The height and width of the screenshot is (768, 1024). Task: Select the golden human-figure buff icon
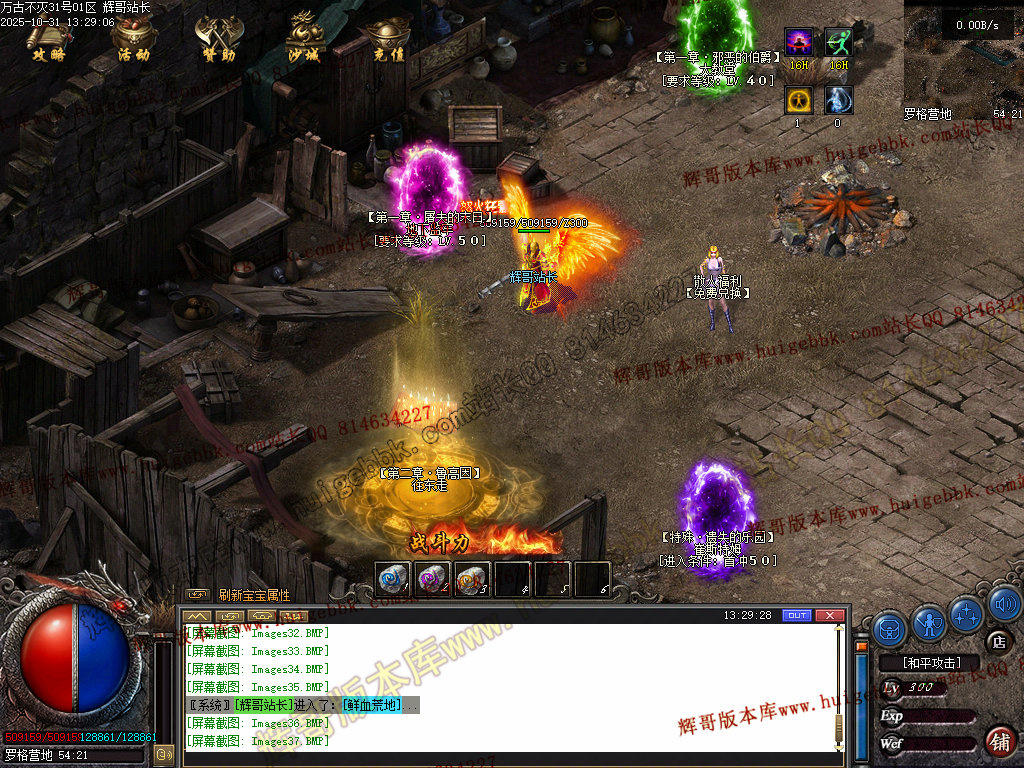pos(798,100)
